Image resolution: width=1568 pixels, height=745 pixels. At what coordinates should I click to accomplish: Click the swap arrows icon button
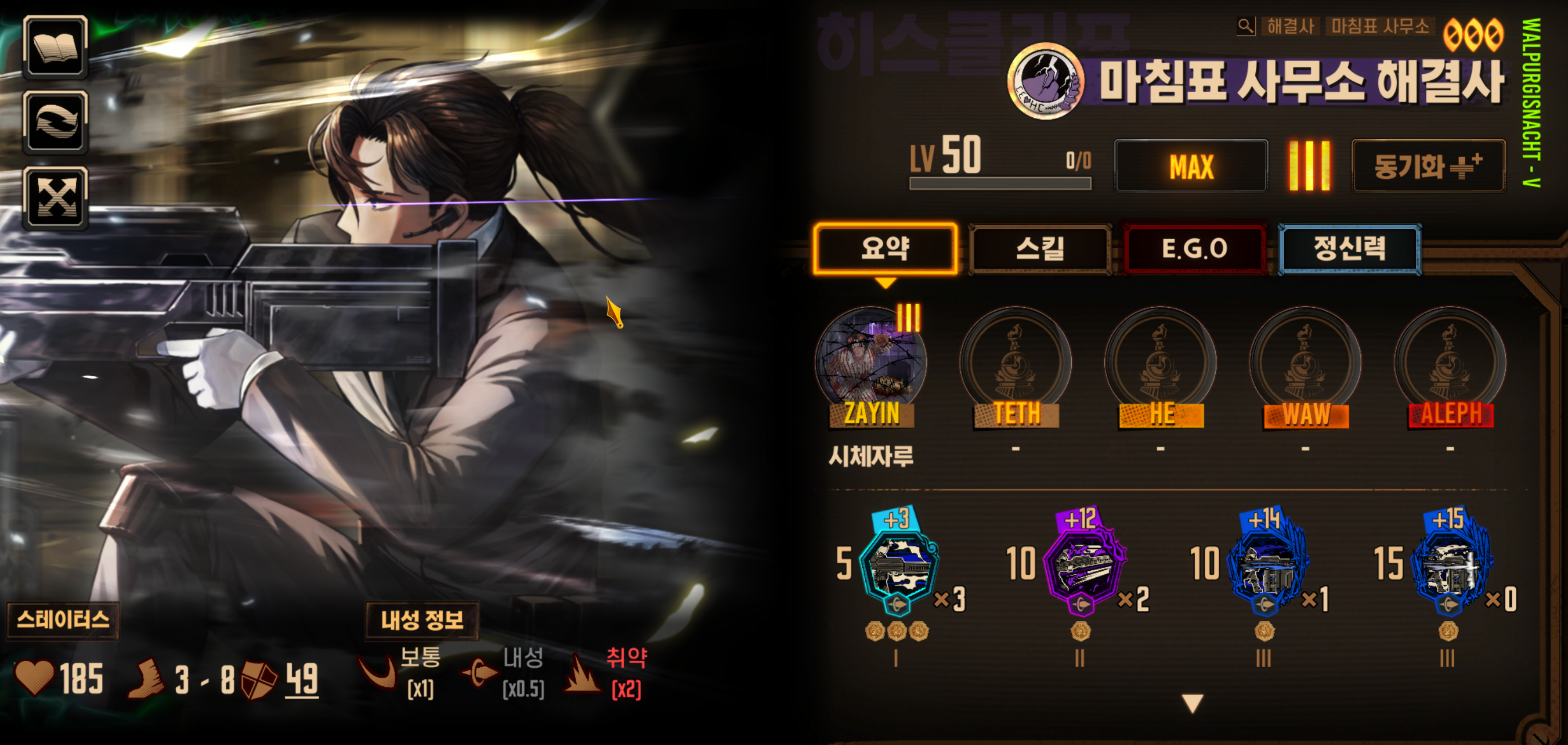[x=55, y=123]
